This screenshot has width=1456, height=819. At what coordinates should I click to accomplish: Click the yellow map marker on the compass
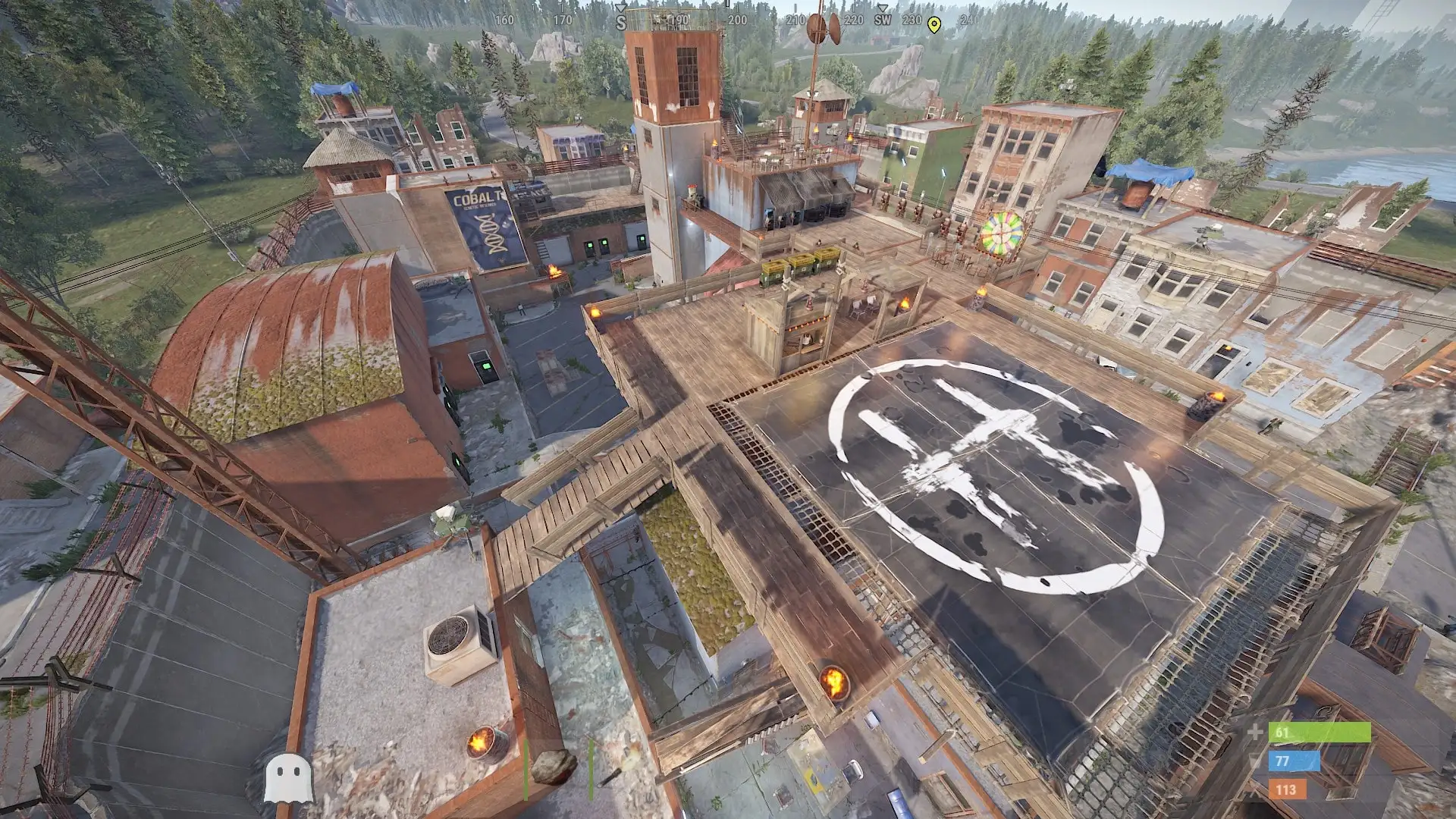coord(934,24)
